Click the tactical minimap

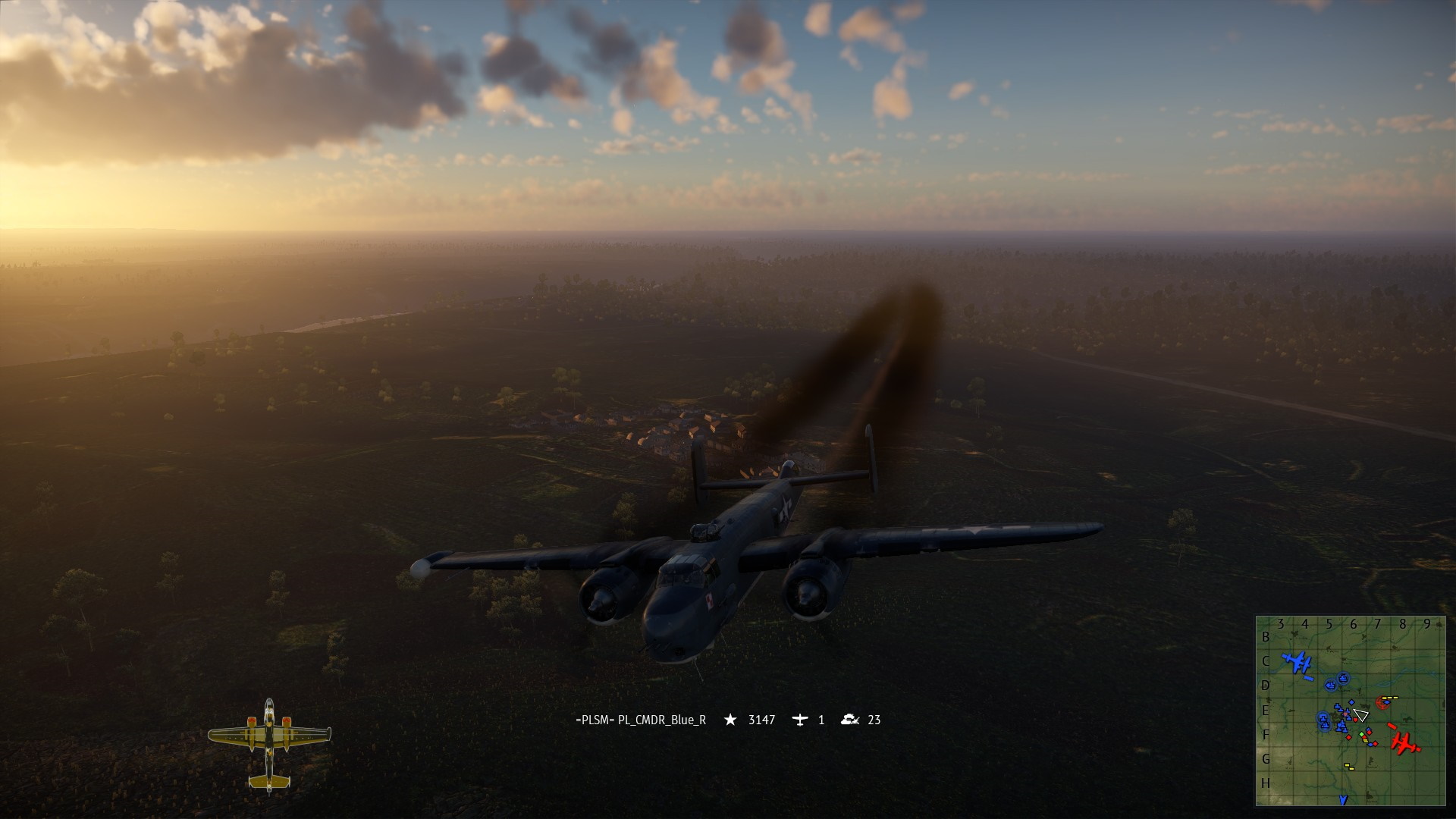click(1350, 711)
